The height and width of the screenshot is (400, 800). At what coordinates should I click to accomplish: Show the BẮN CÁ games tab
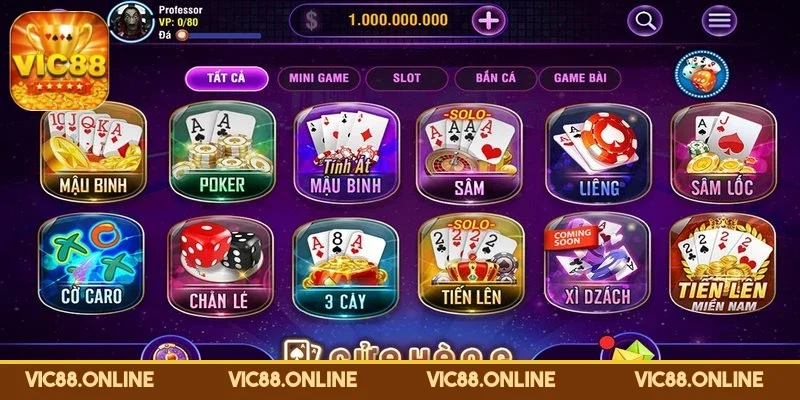click(491, 77)
